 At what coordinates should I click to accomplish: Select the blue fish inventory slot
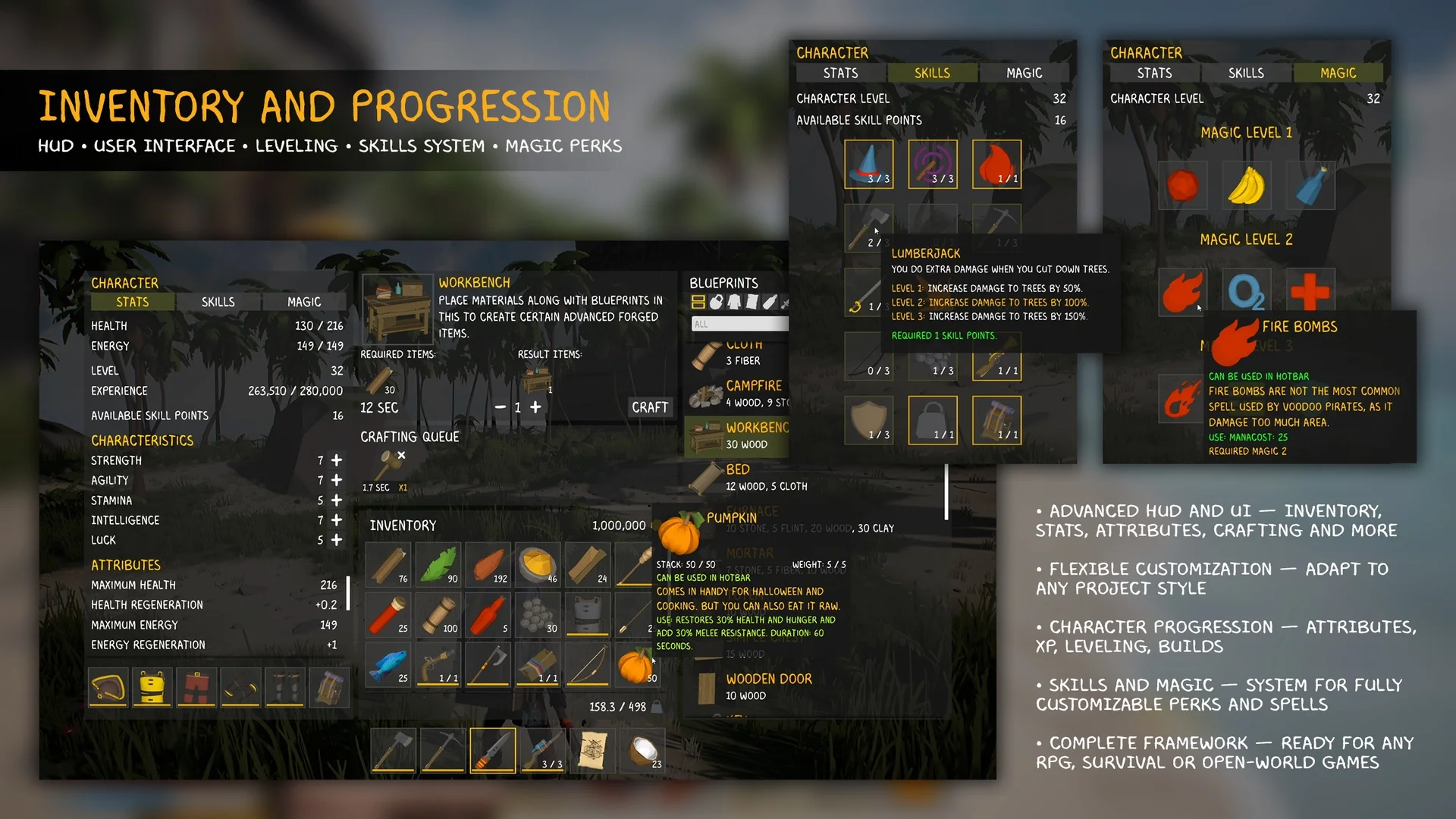coord(389,665)
